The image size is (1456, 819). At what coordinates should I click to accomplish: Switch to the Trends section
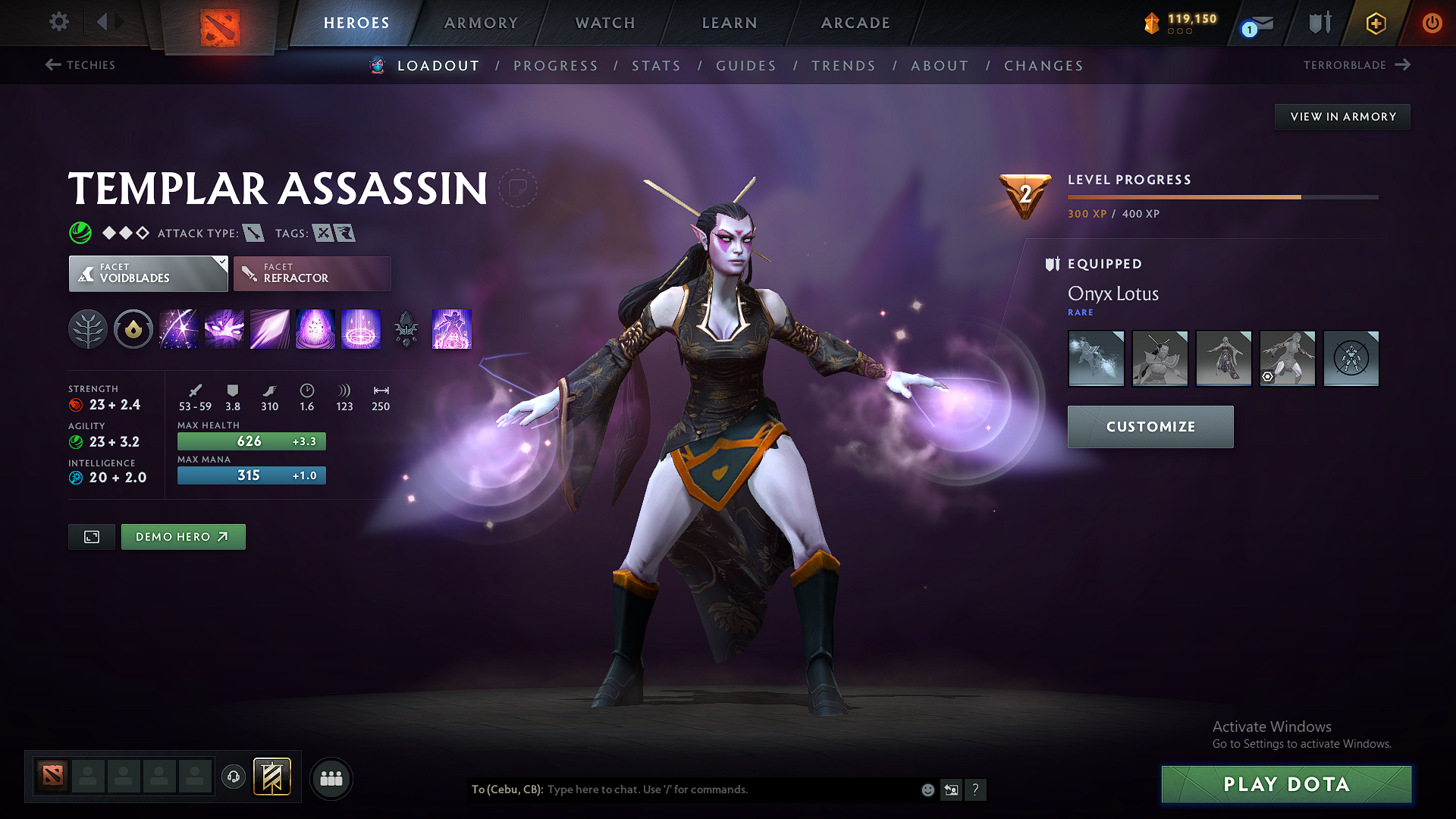(843, 66)
